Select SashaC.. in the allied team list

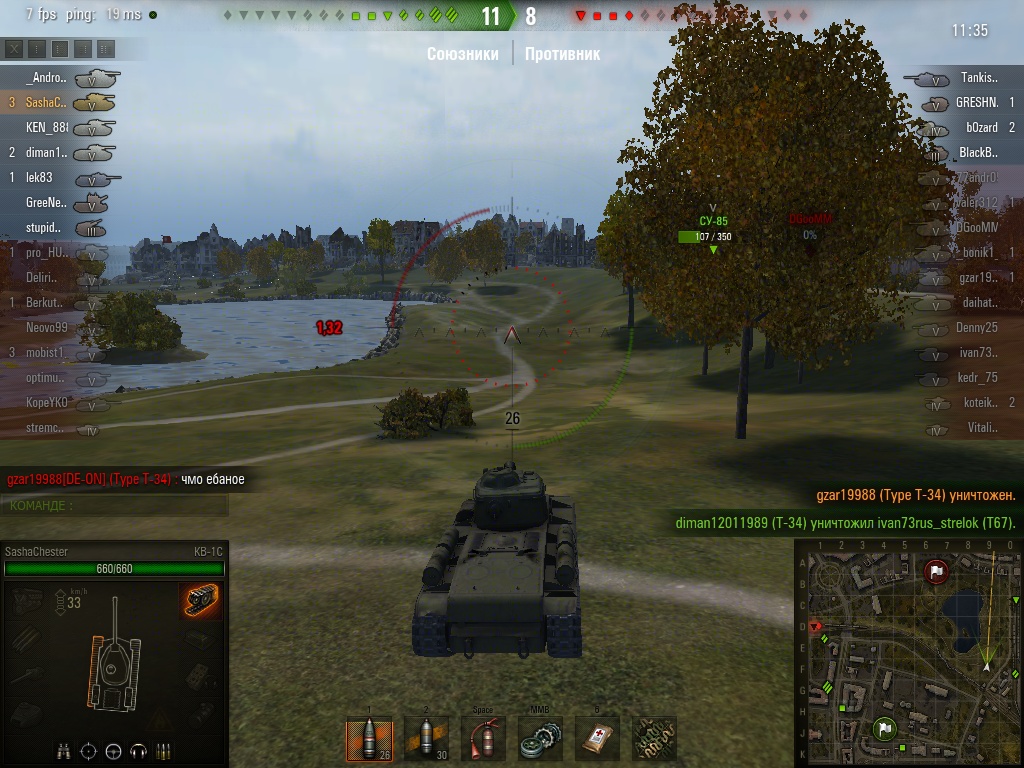point(46,102)
